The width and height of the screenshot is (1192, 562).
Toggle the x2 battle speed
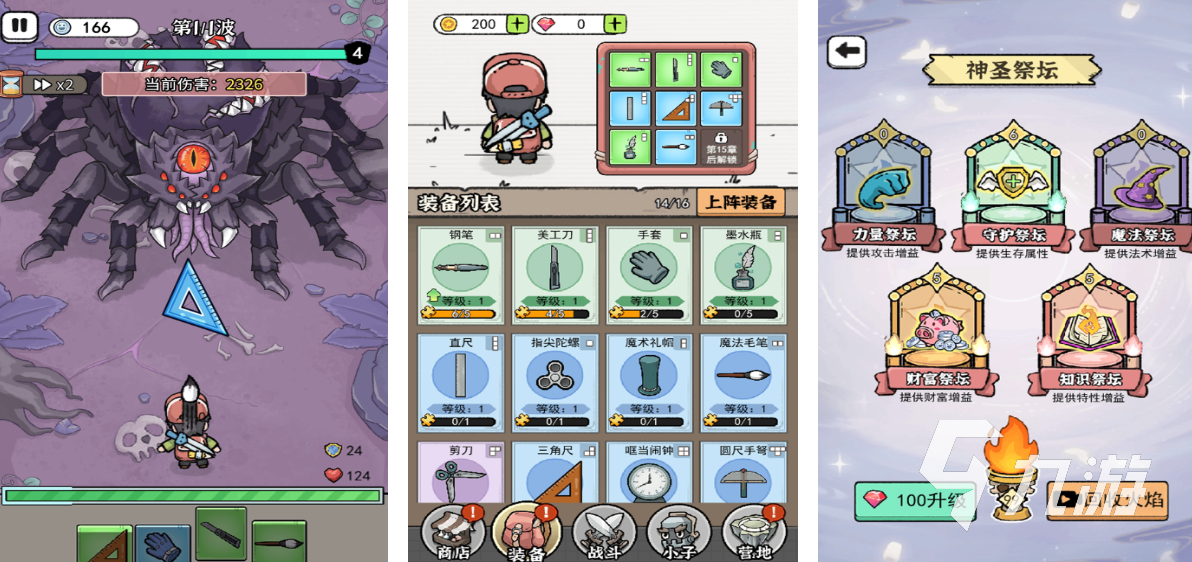click(x=54, y=85)
